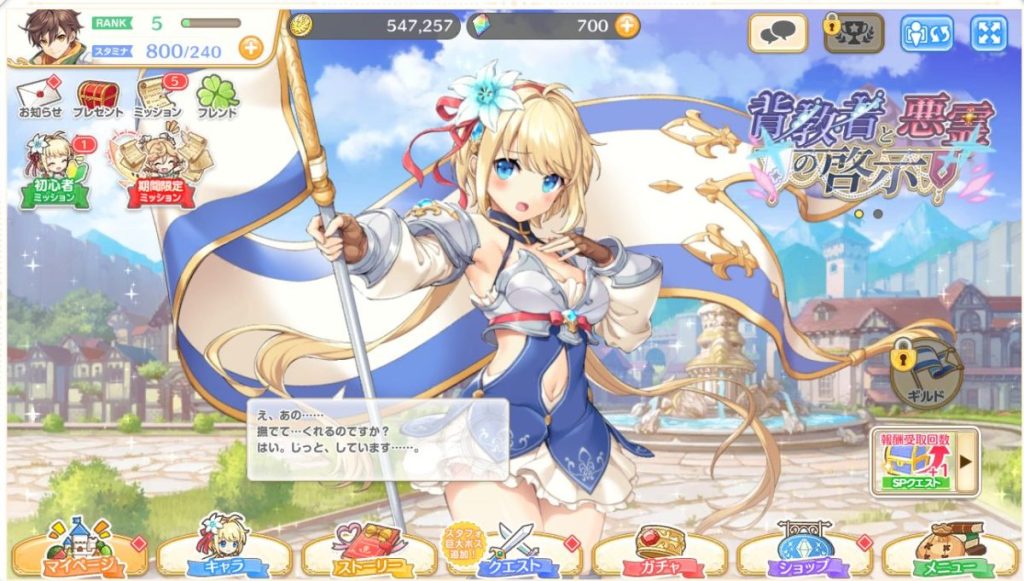Image resolution: width=1024 pixels, height=581 pixels.
Task: Open the ガチャ gacha tab
Action: (x=657, y=549)
